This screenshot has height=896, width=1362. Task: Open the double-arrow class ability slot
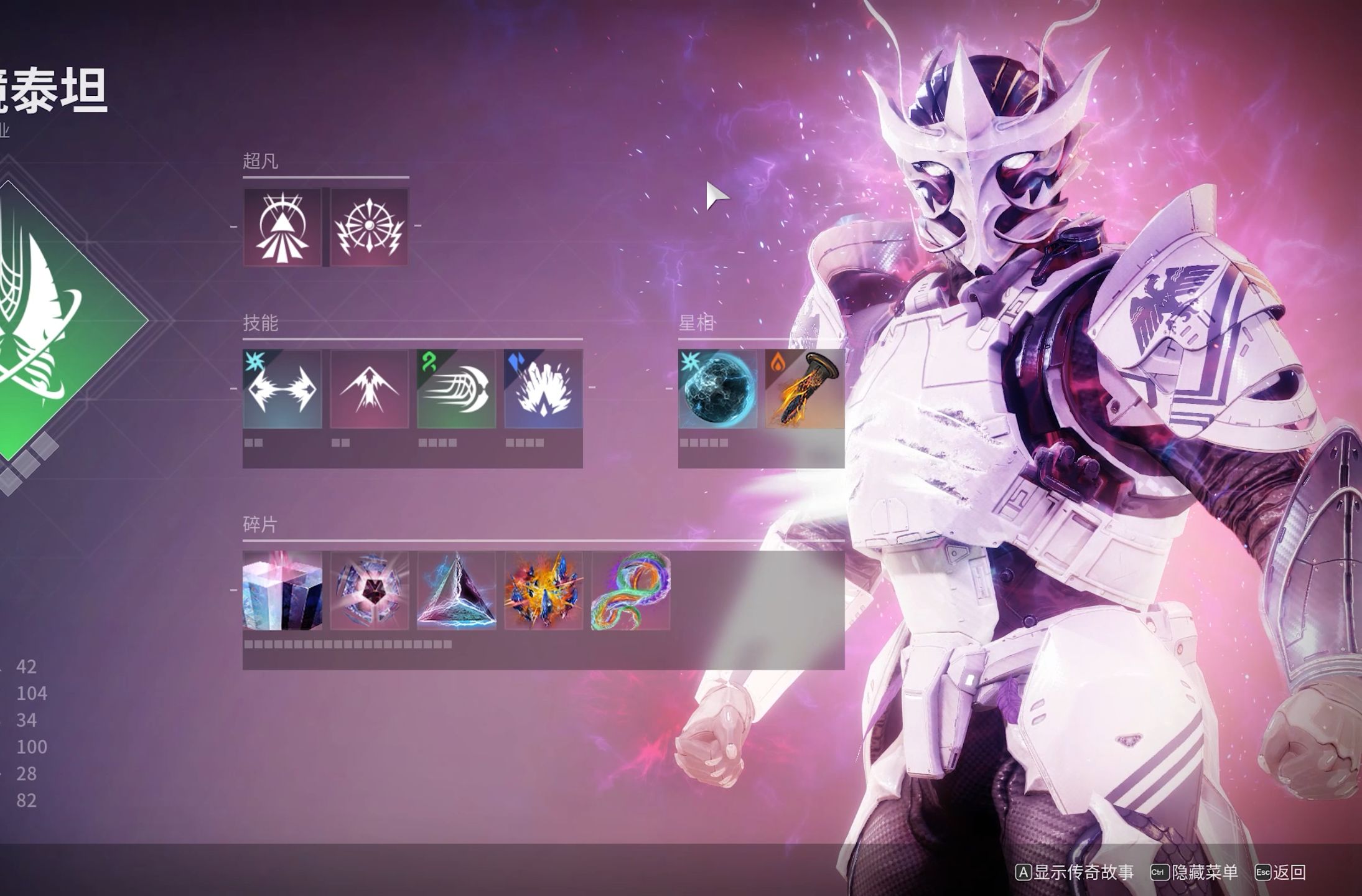click(282, 389)
